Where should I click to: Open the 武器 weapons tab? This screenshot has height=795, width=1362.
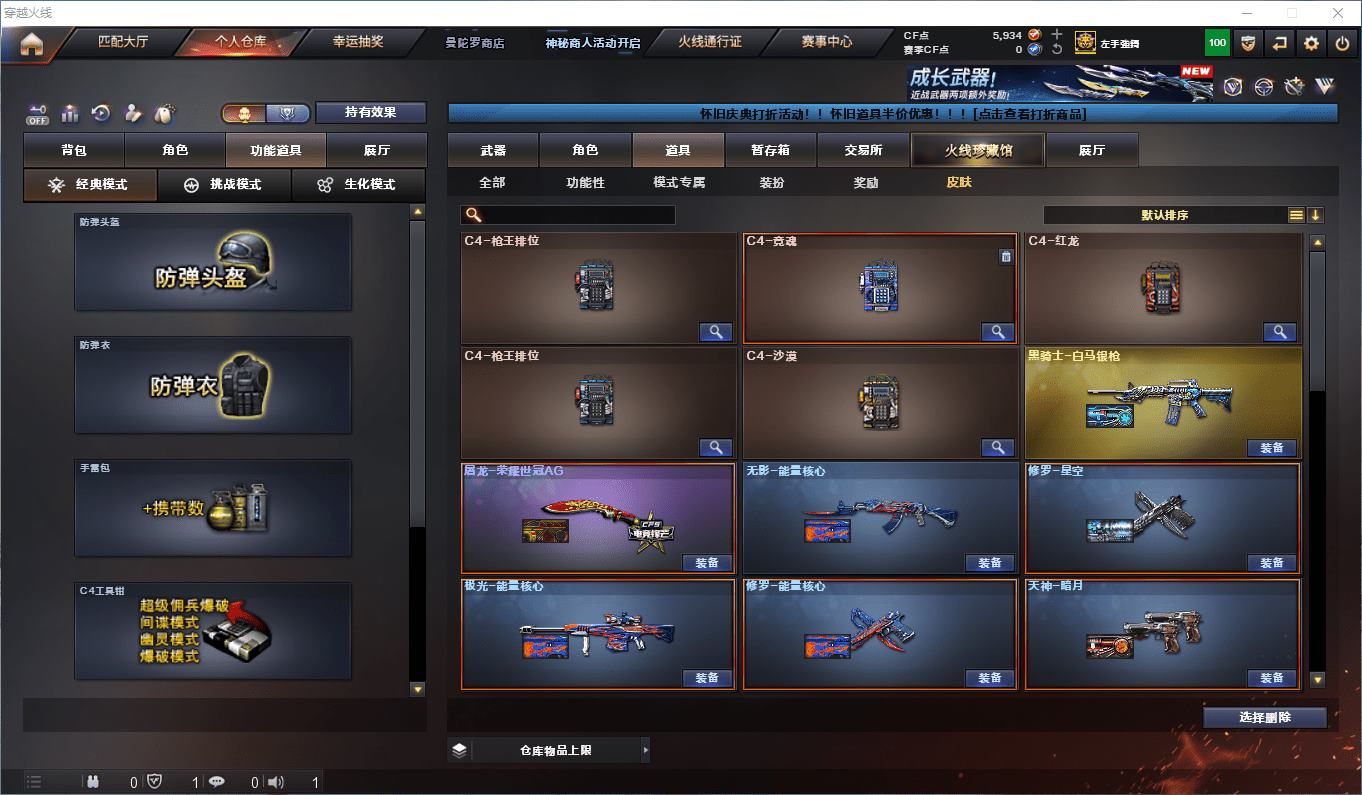pos(493,150)
